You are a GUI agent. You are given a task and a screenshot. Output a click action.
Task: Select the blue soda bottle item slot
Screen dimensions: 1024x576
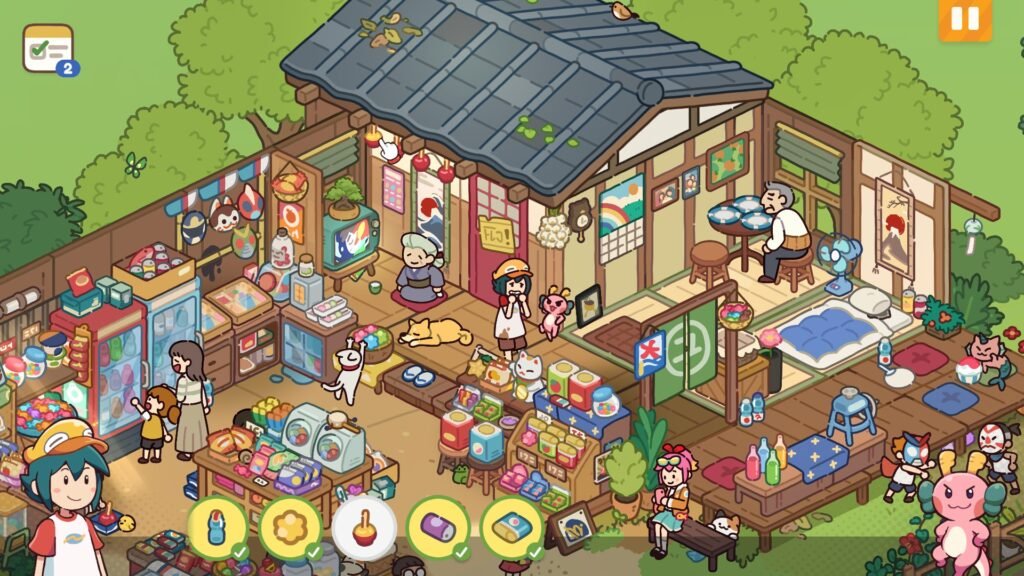217,527
